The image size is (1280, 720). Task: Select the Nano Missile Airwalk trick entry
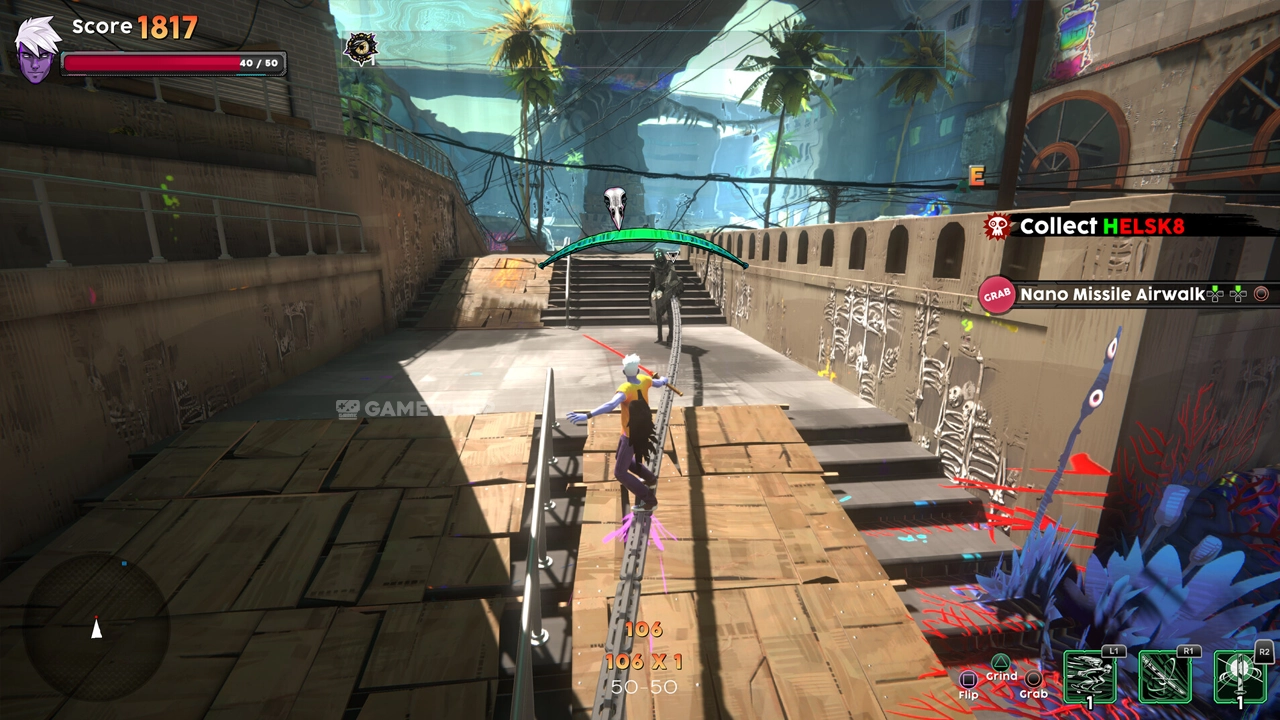[1112, 294]
